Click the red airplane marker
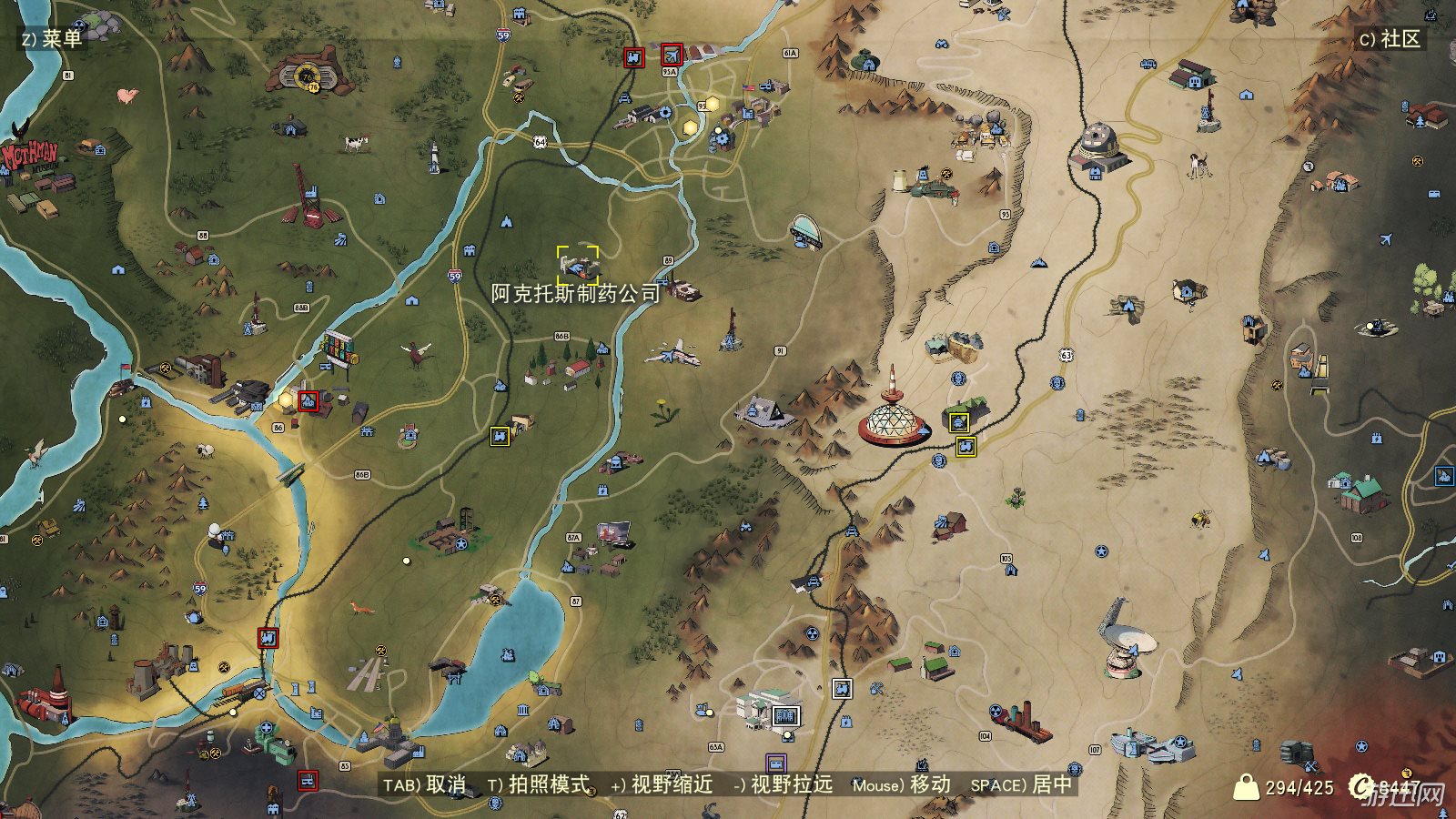 point(672,55)
